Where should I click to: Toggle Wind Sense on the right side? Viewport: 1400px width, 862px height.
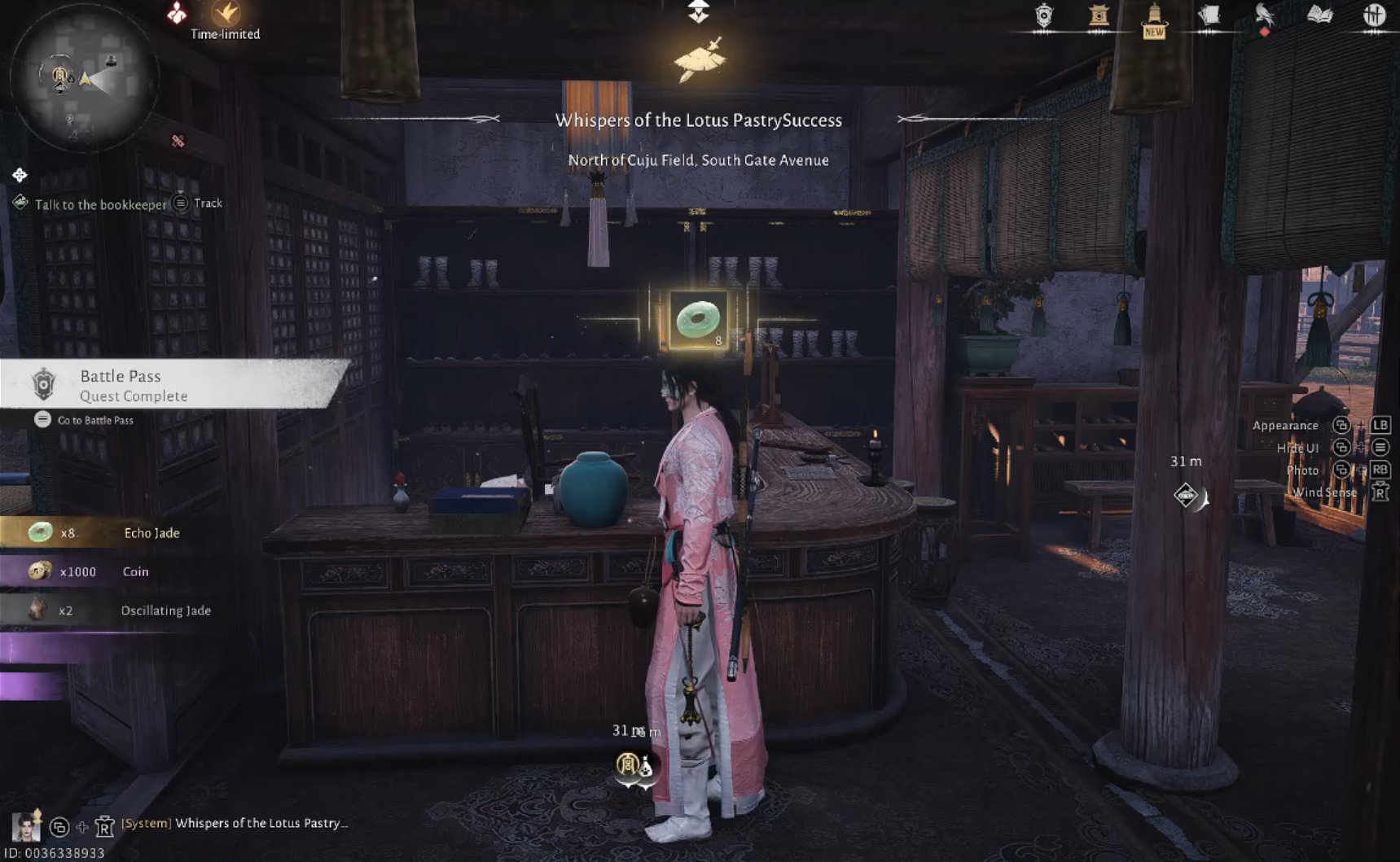pos(1323,492)
